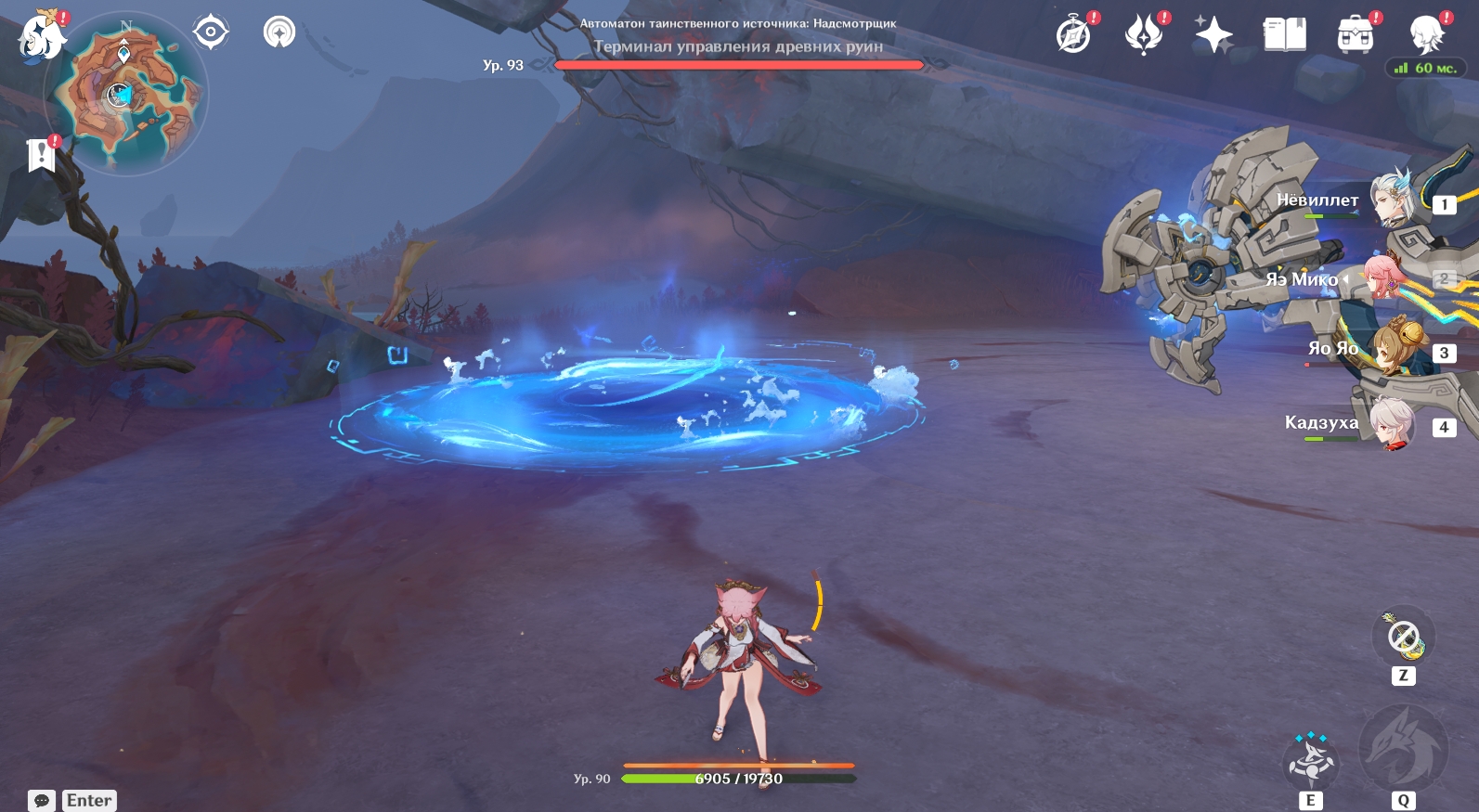
Task: Activate the fox elemental burst icon
Action: point(1403,751)
